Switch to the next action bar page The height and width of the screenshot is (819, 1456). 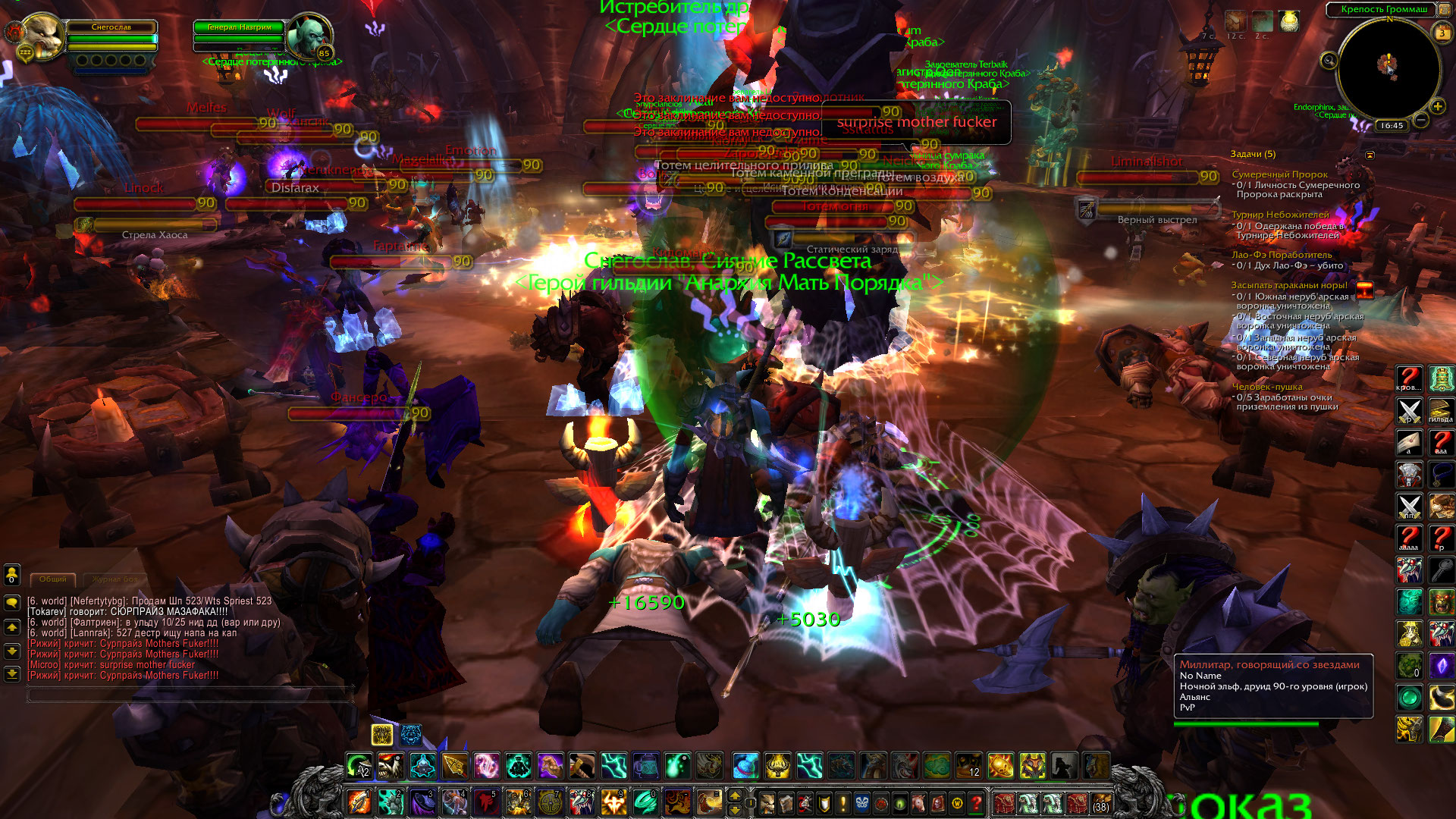(x=734, y=795)
